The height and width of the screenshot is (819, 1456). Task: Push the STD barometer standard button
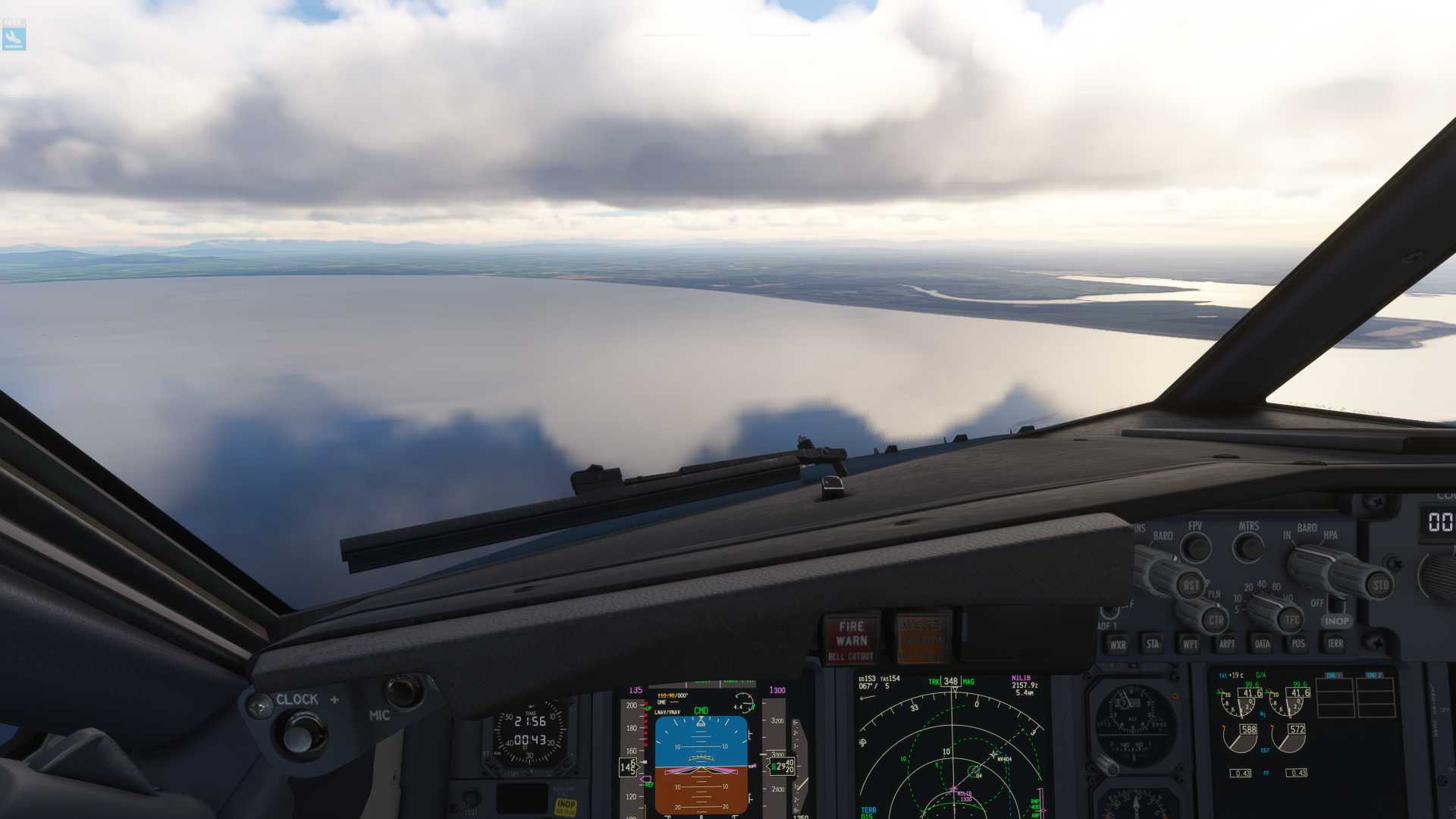pos(1380,585)
